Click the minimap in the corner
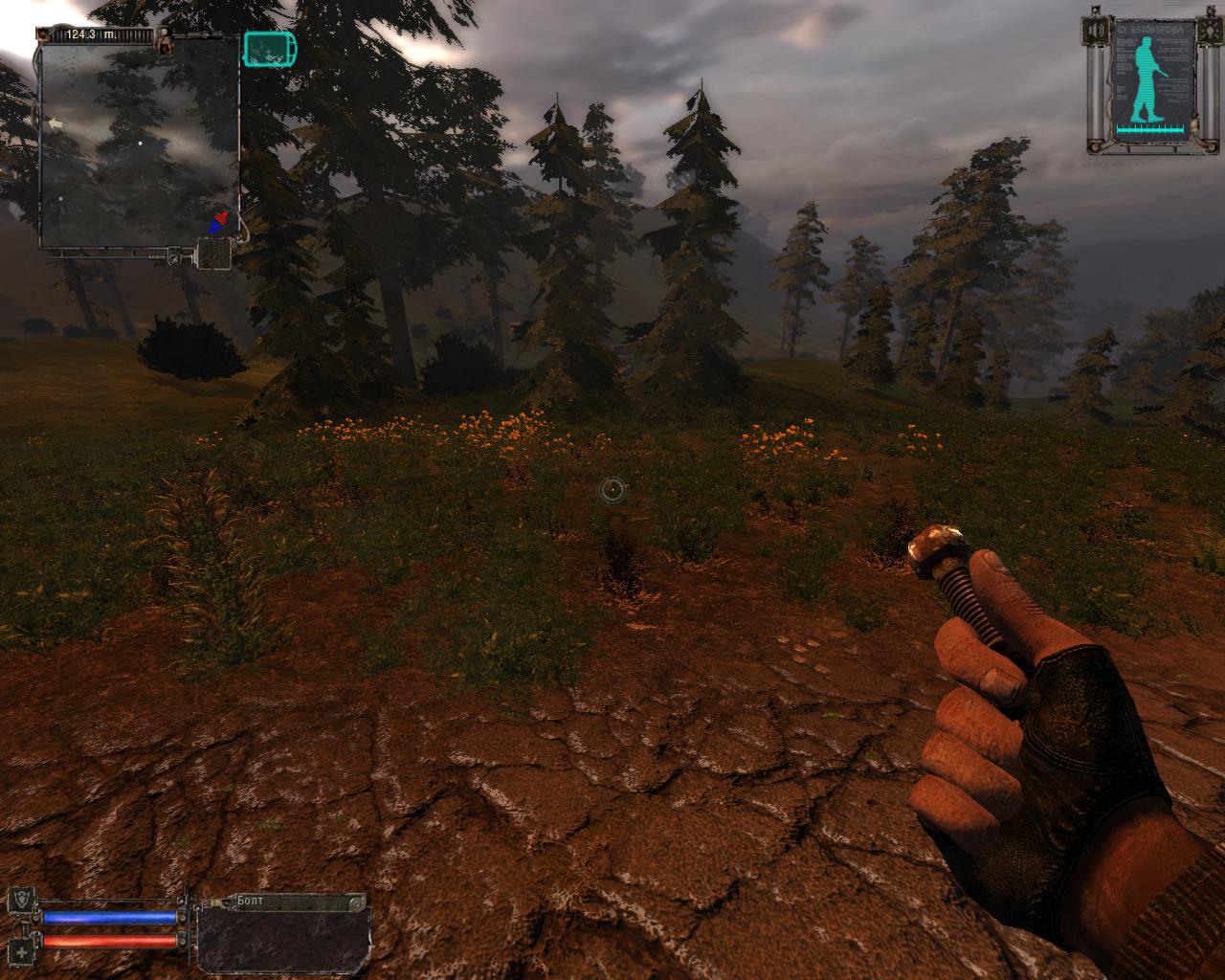 (140, 144)
